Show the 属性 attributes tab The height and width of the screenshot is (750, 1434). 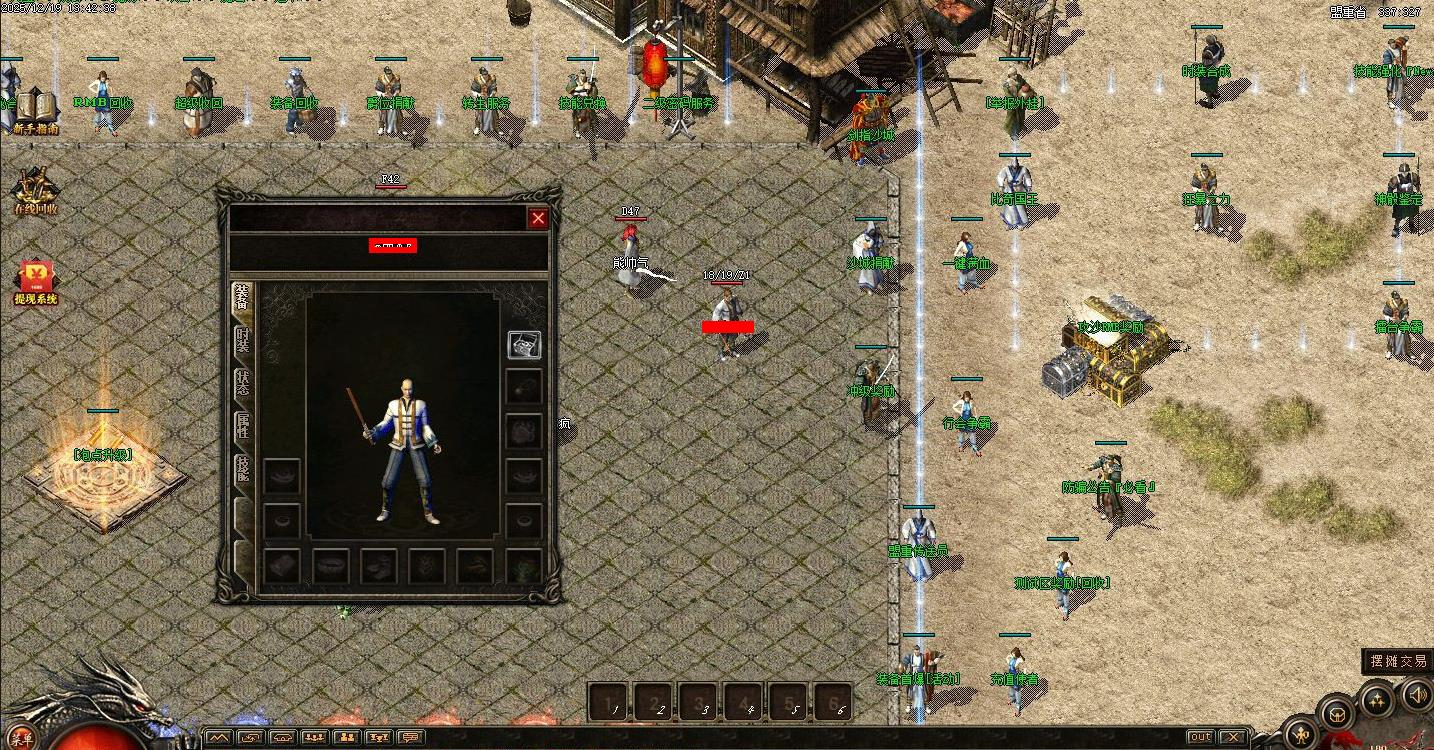[242, 427]
